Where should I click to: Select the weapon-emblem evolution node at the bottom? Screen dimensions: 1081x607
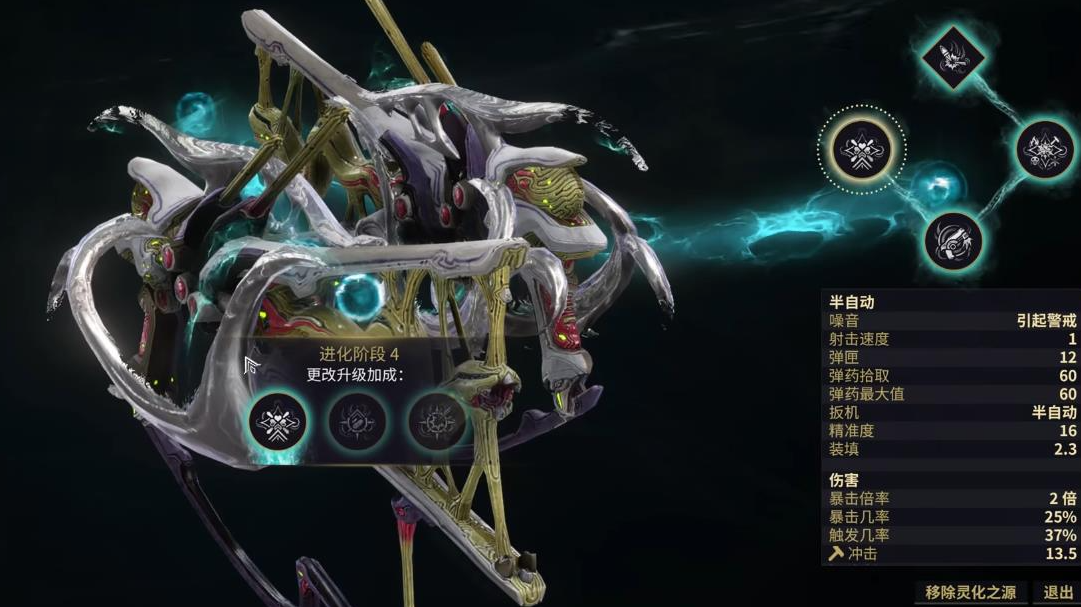click(x=952, y=240)
